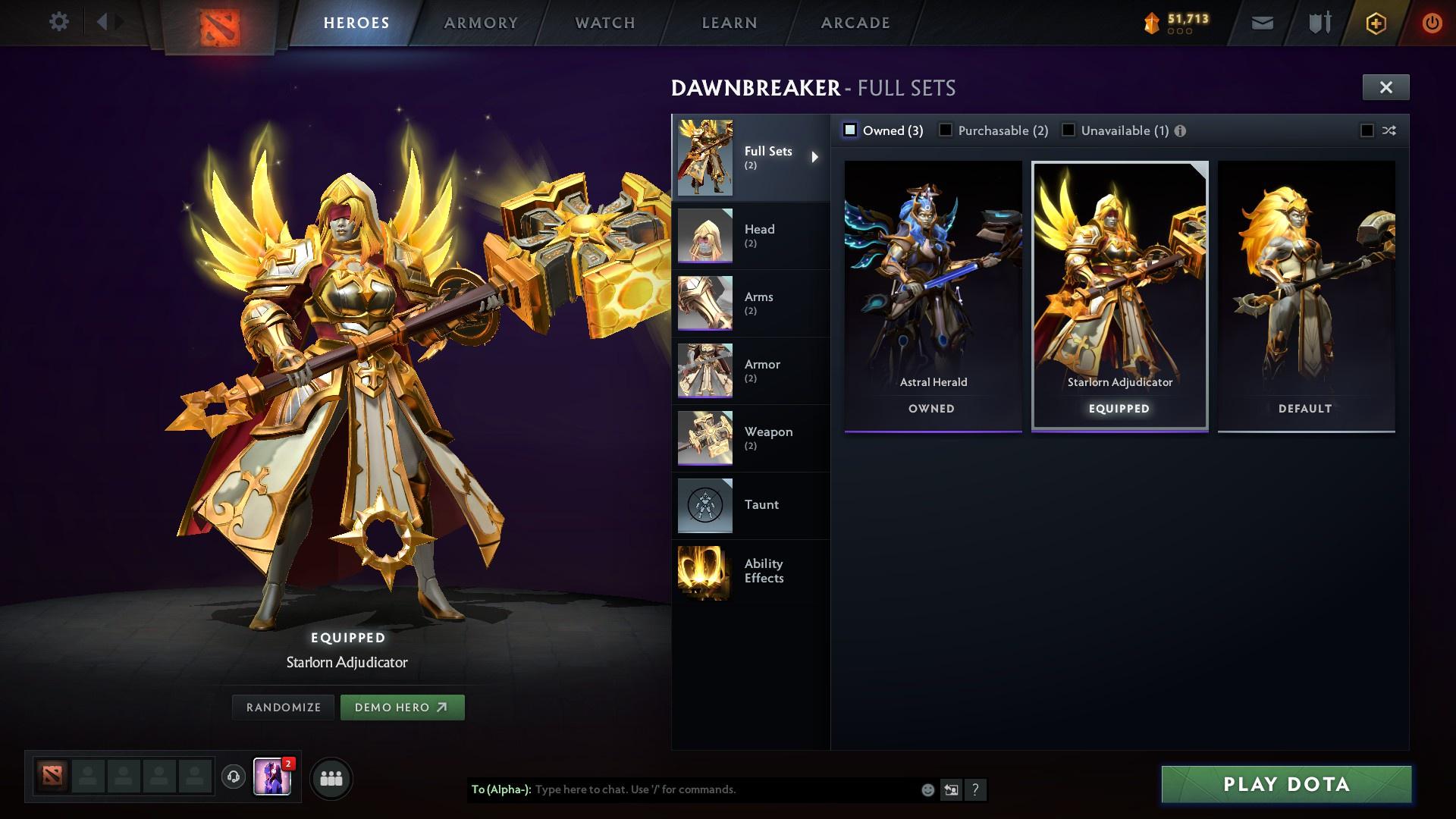Switch to the ARCADE tab
The image size is (1456, 819).
pyautogui.click(x=855, y=23)
